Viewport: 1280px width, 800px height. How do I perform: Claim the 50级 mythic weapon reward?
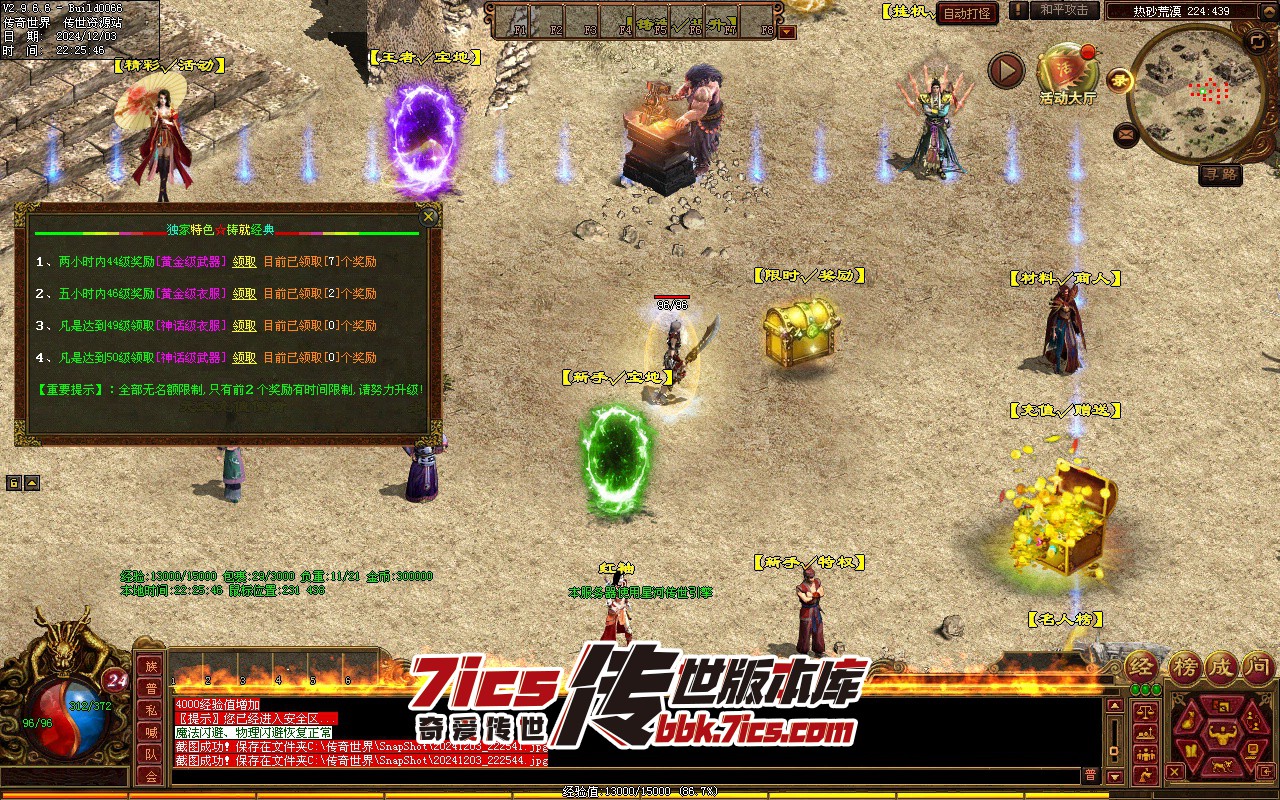[x=244, y=358]
